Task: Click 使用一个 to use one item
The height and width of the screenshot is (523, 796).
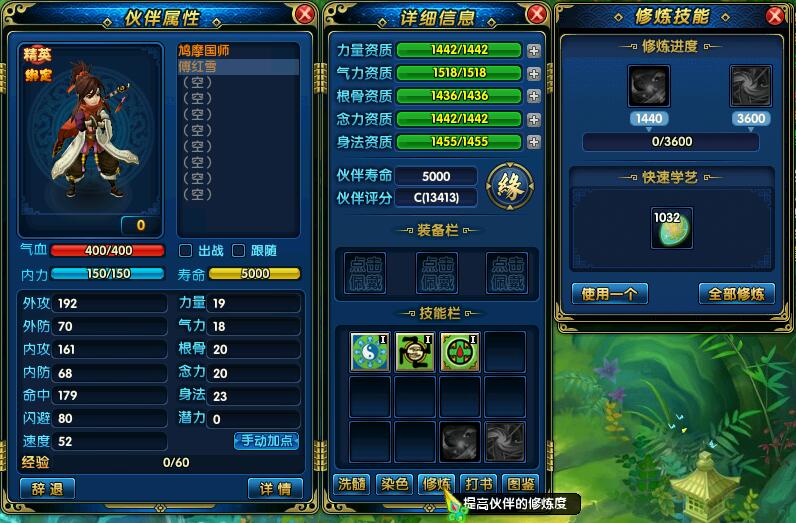Action: tap(609, 293)
